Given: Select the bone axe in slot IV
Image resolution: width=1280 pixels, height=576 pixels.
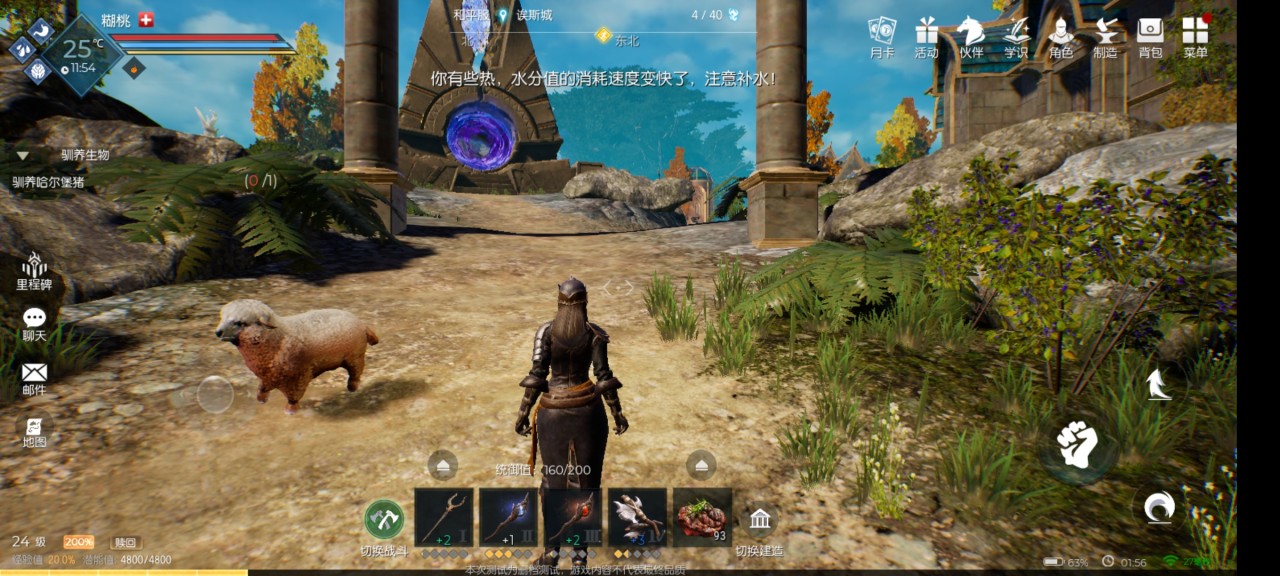Looking at the screenshot, I should coord(637,517).
